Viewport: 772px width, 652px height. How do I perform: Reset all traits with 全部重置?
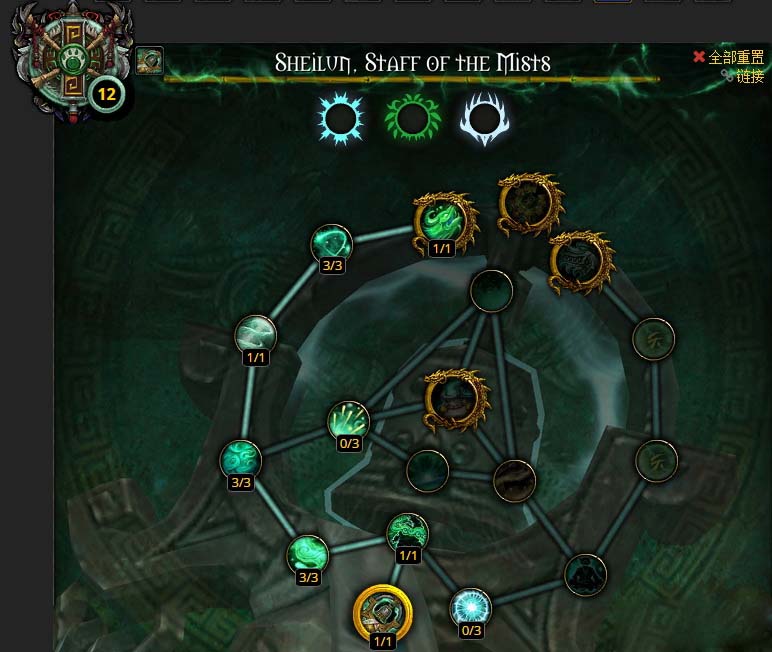pos(729,58)
